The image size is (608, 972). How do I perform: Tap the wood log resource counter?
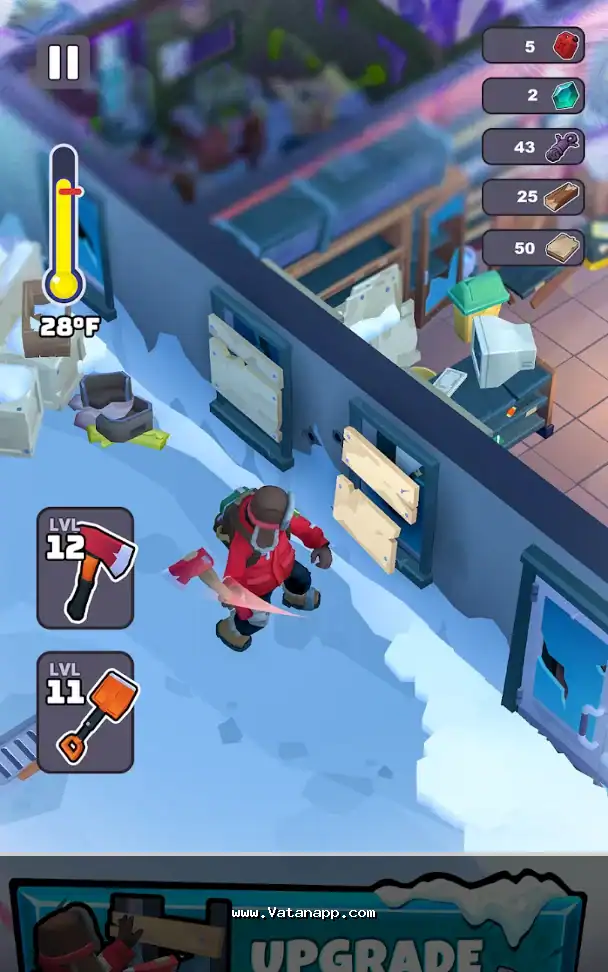(x=534, y=197)
